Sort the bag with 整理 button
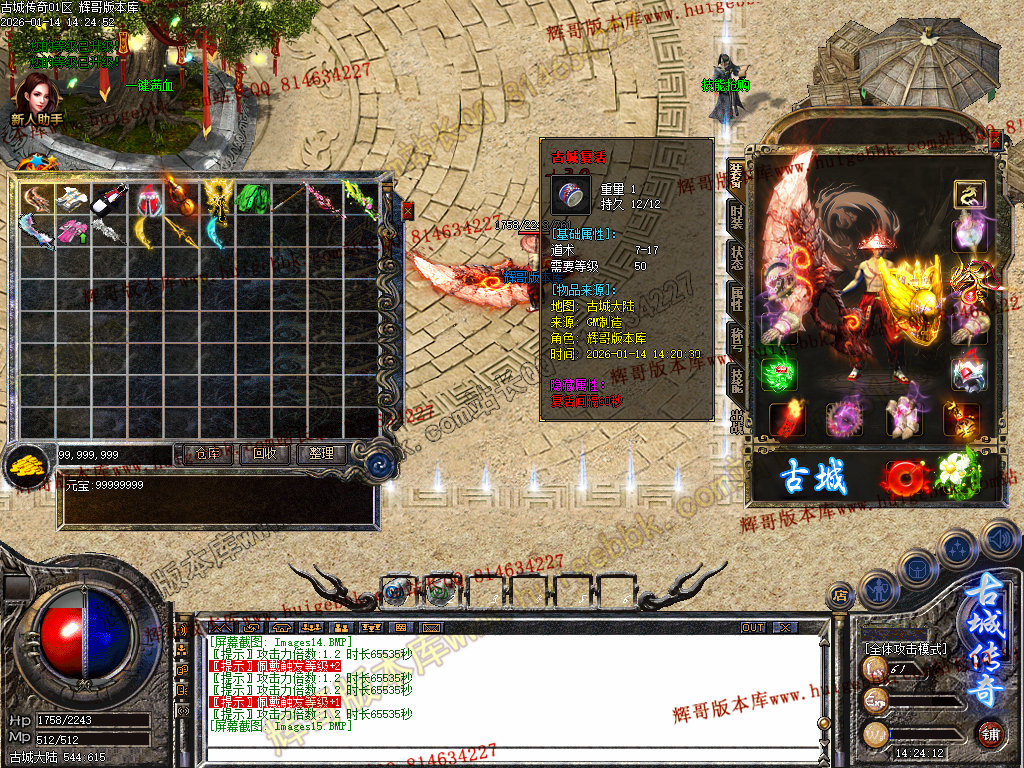The image size is (1024, 768). [x=321, y=454]
